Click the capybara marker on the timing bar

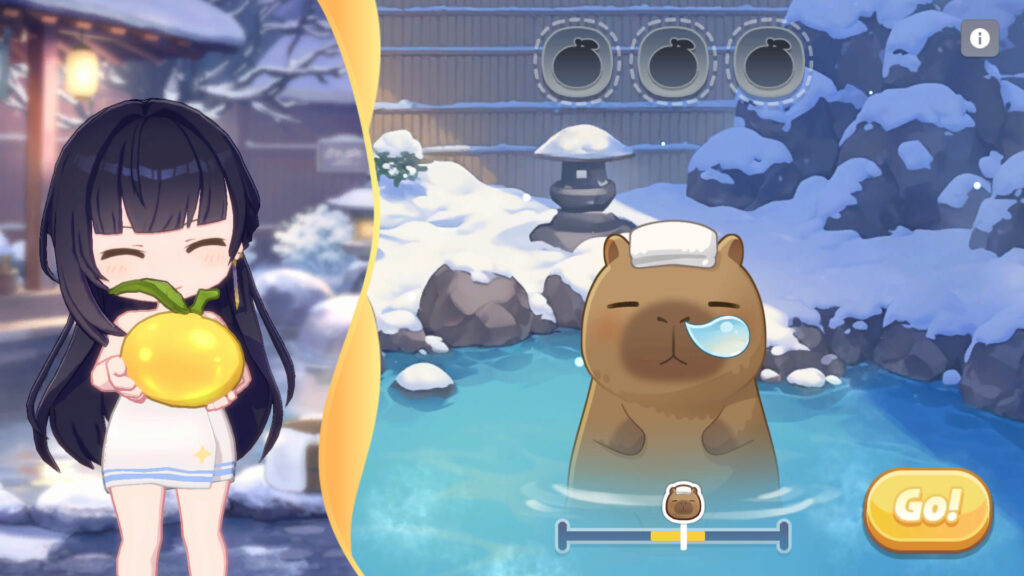(x=684, y=502)
